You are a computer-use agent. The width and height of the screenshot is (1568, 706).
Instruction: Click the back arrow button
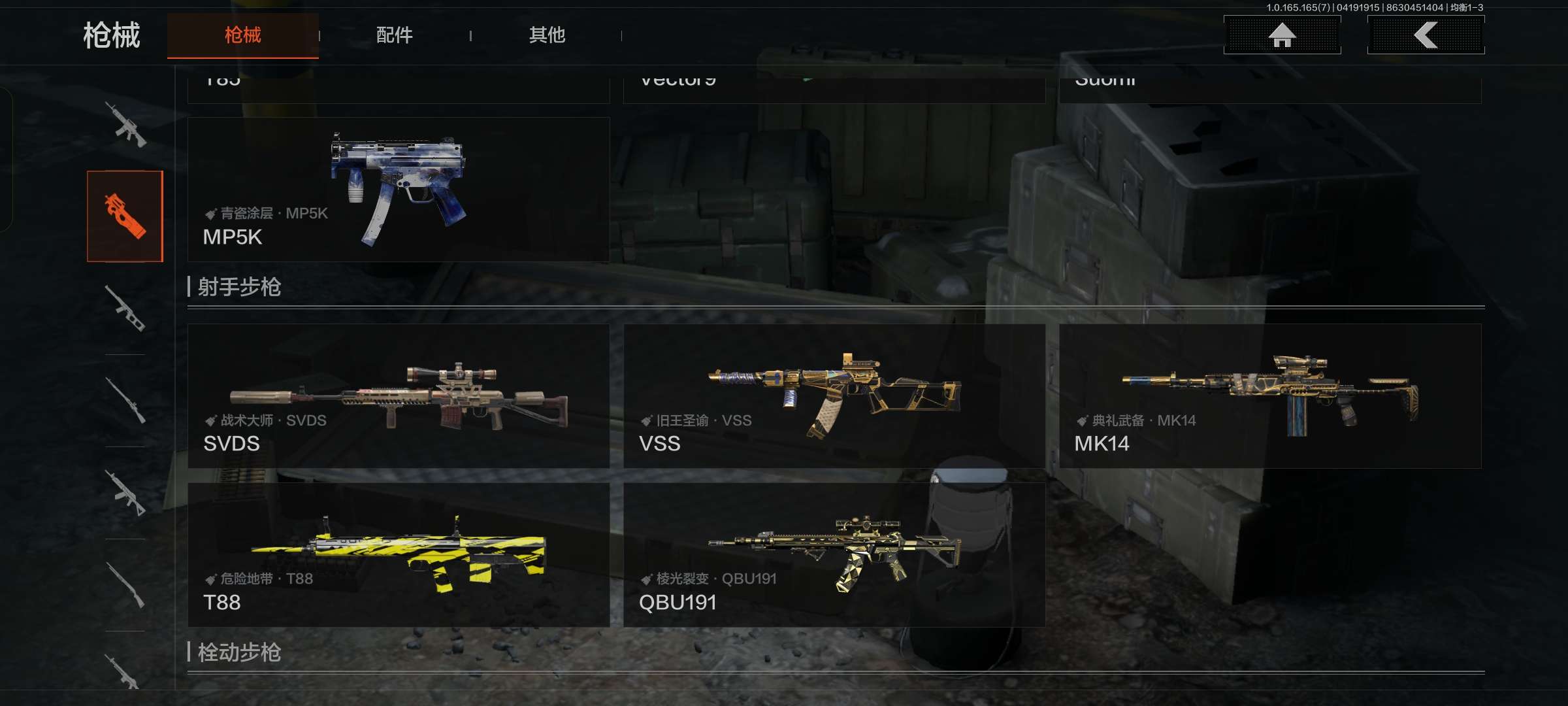[x=1426, y=35]
